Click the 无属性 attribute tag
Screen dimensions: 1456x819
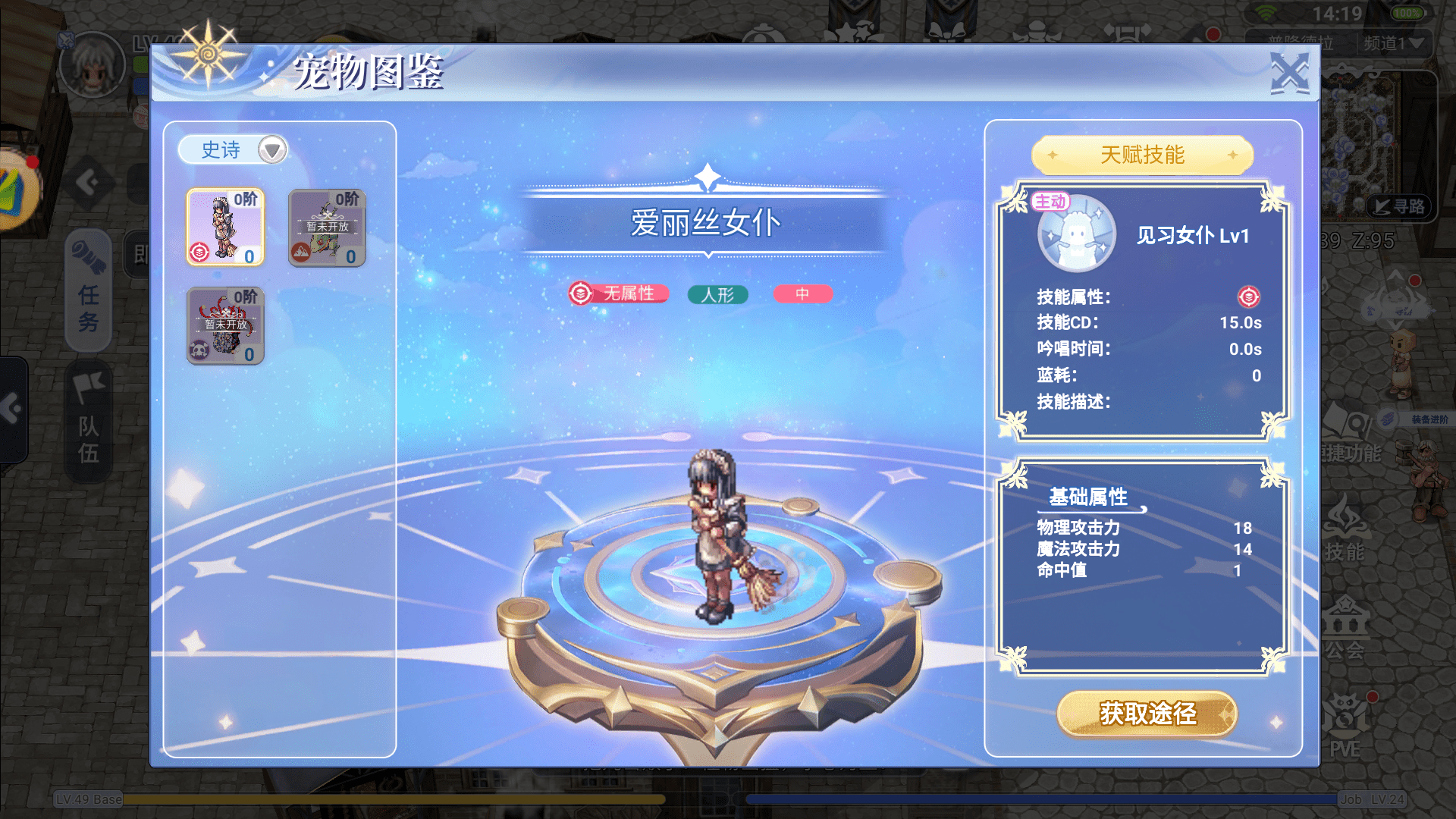pyautogui.click(x=619, y=293)
